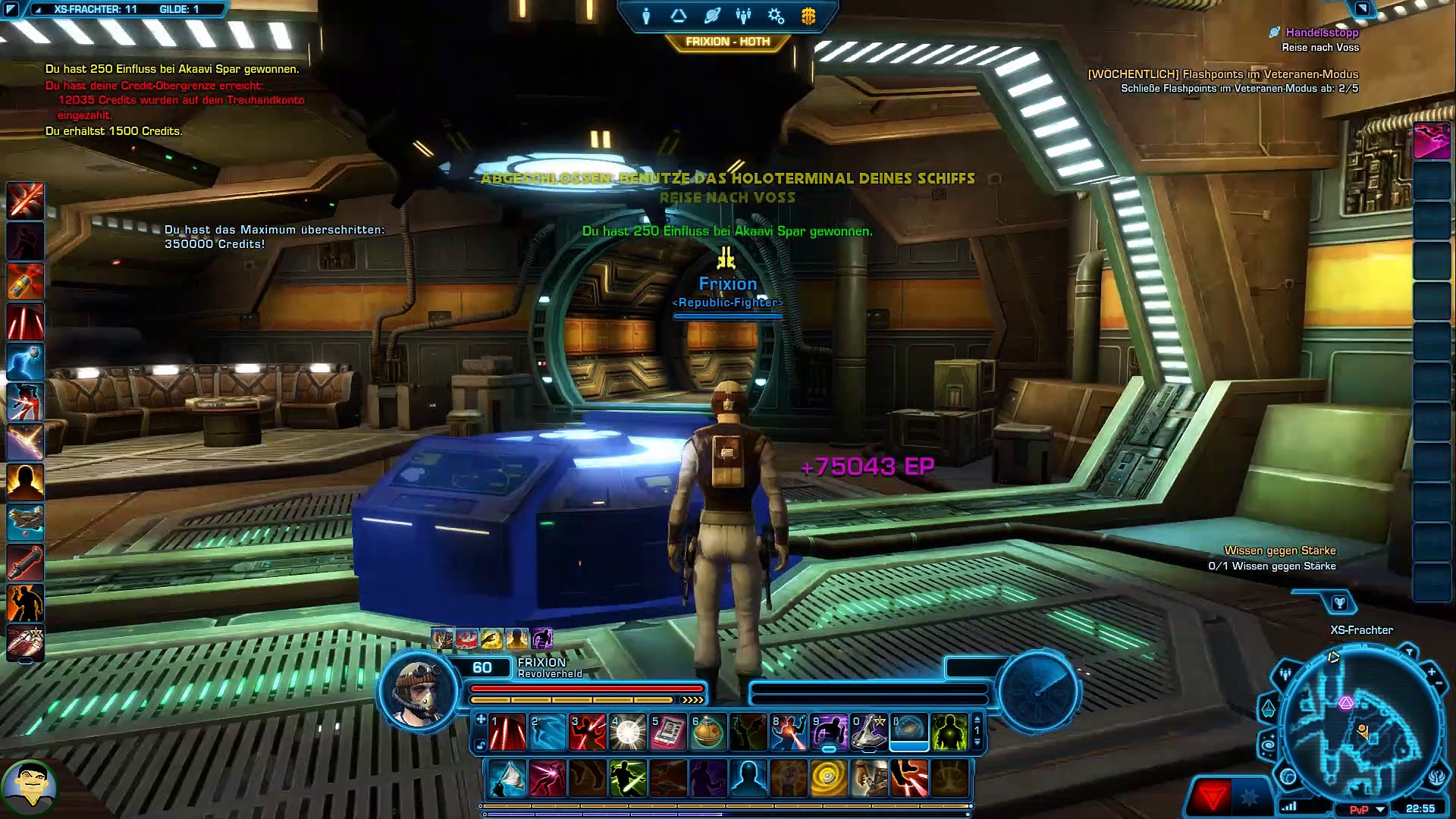Use the red datapad item in slot 5
Viewport: 1456px width, 819px height.
668,733
